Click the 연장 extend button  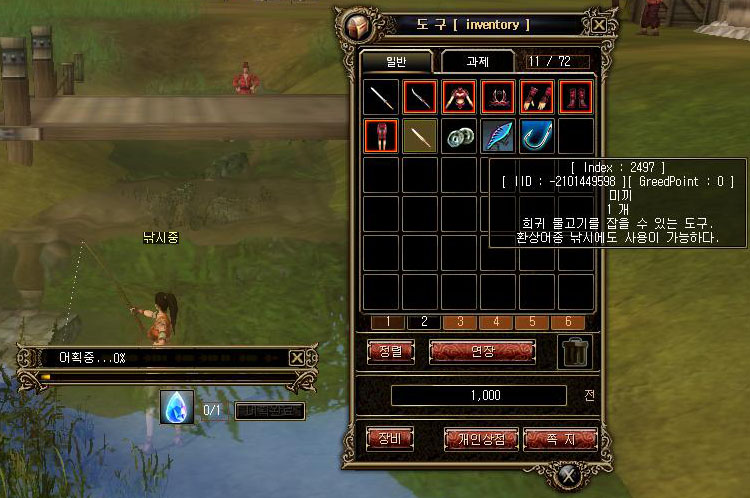(482, 351)
